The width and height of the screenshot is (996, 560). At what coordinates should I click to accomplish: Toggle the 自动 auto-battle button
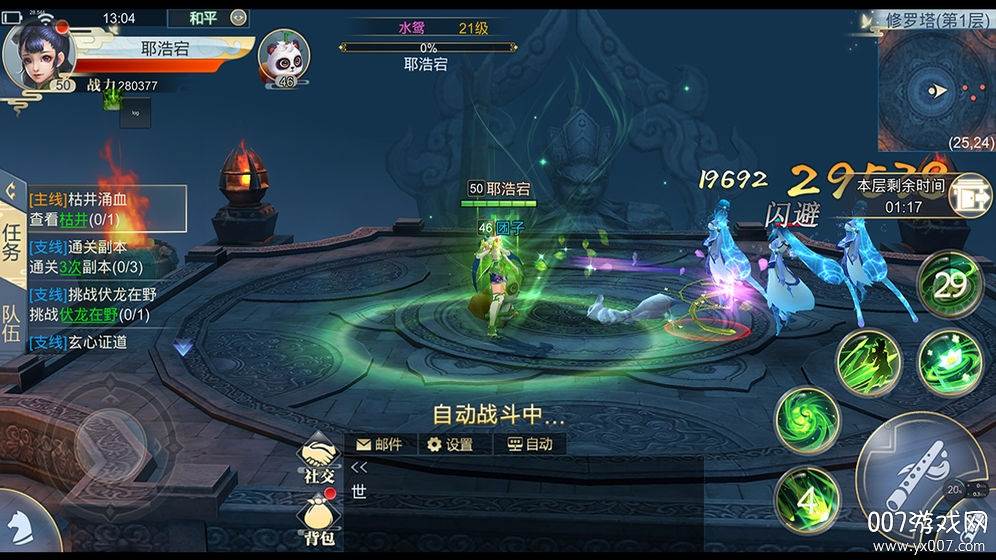(x=529, y=444)
